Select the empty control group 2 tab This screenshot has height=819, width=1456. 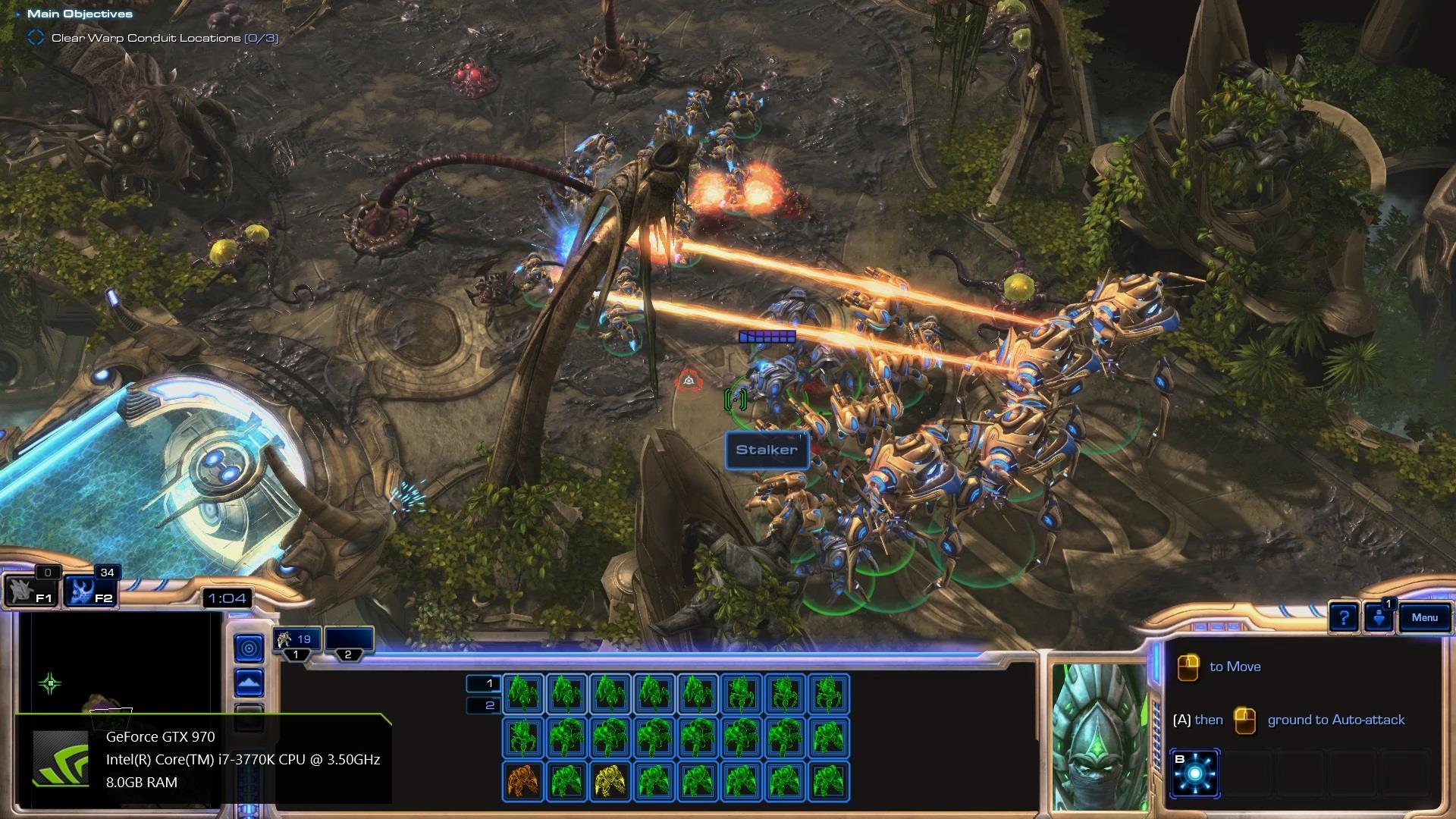click(348, 641)
